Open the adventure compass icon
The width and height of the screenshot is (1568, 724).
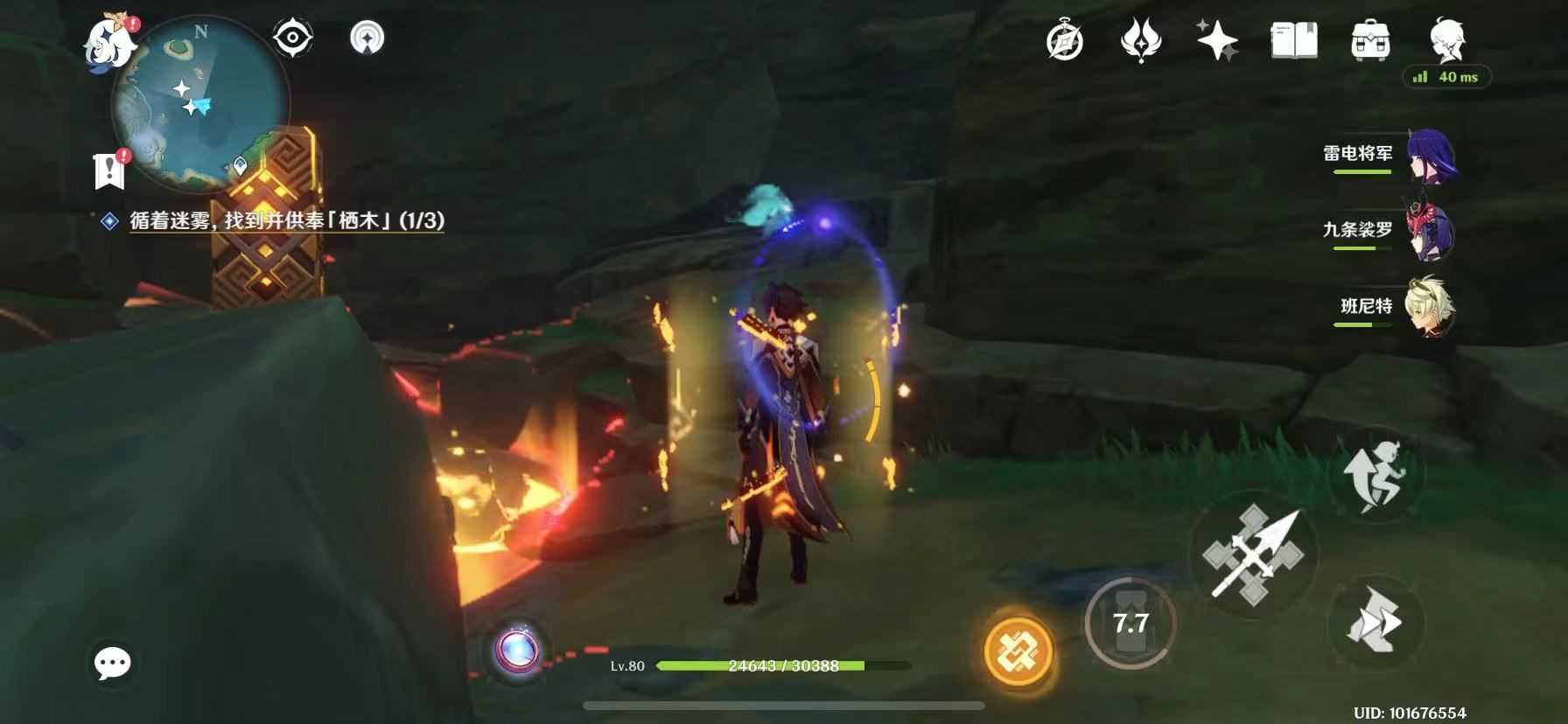[x=1064, y=41]
